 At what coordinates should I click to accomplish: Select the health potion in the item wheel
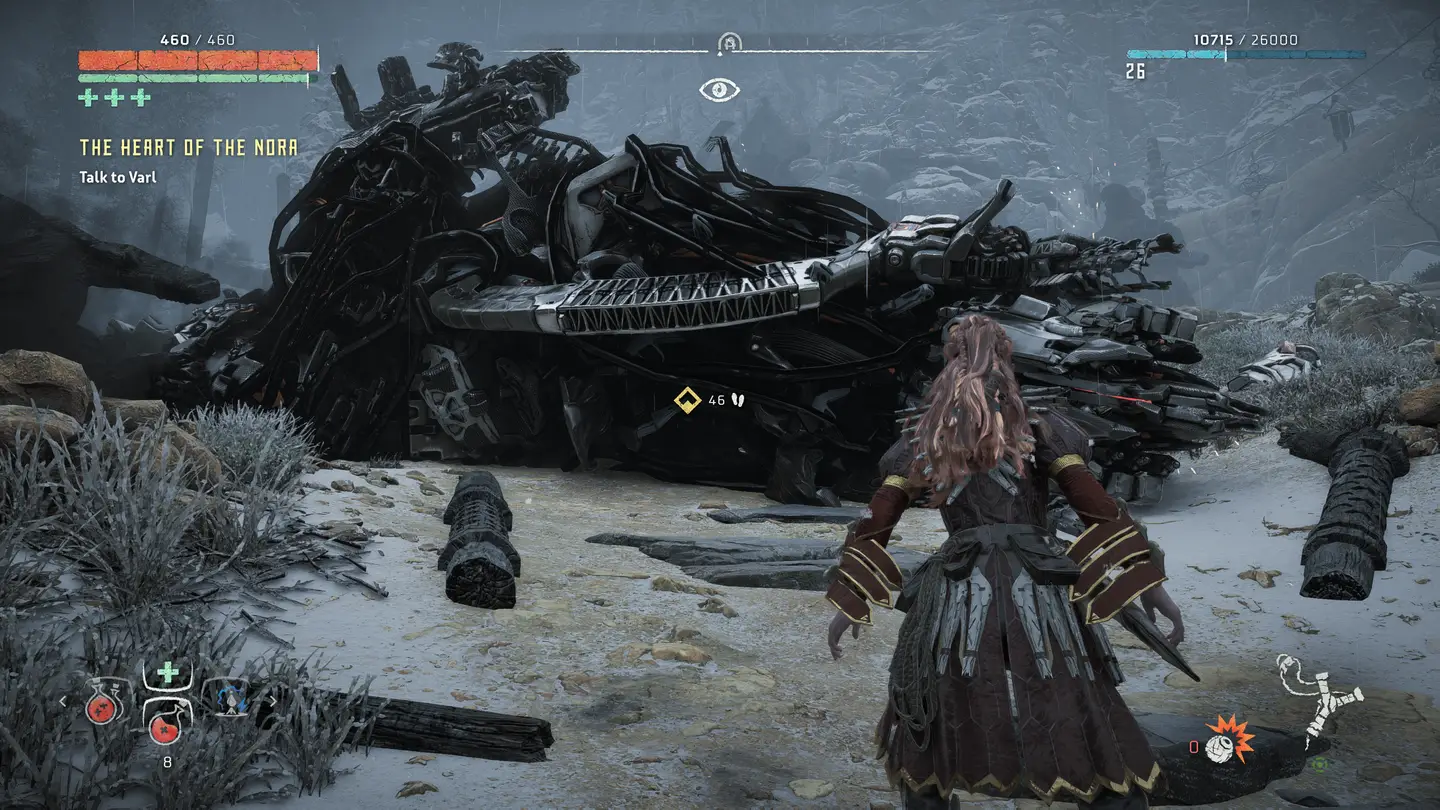pos(101,707)
